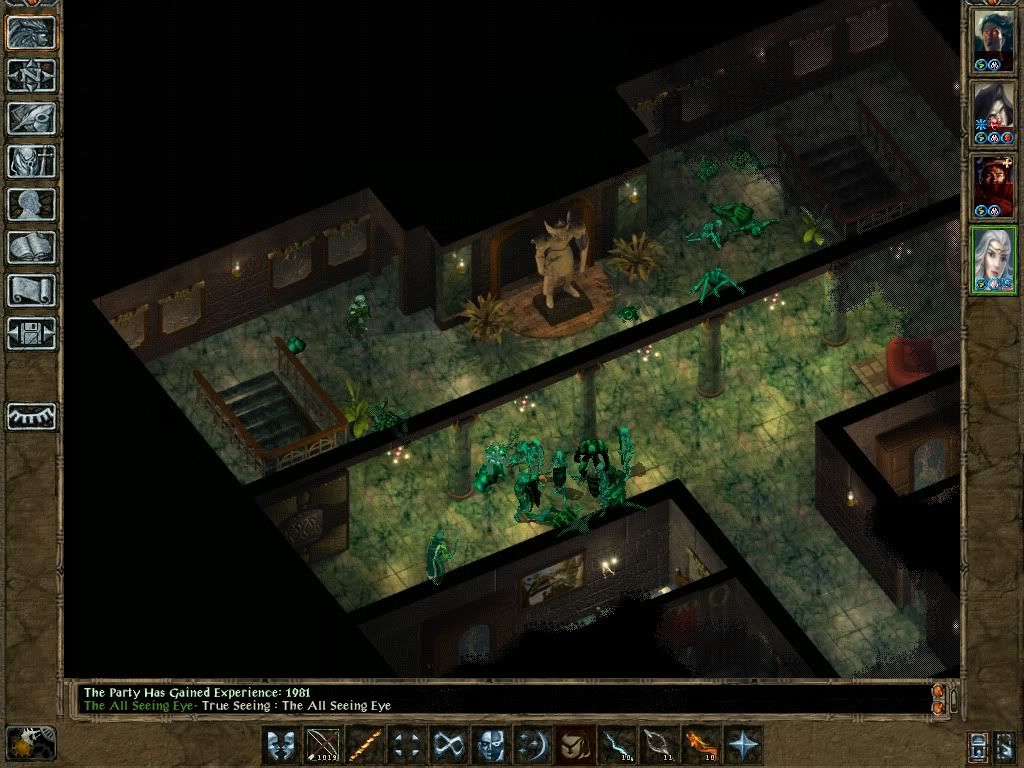Open the mage spellbook

point(30,247)
